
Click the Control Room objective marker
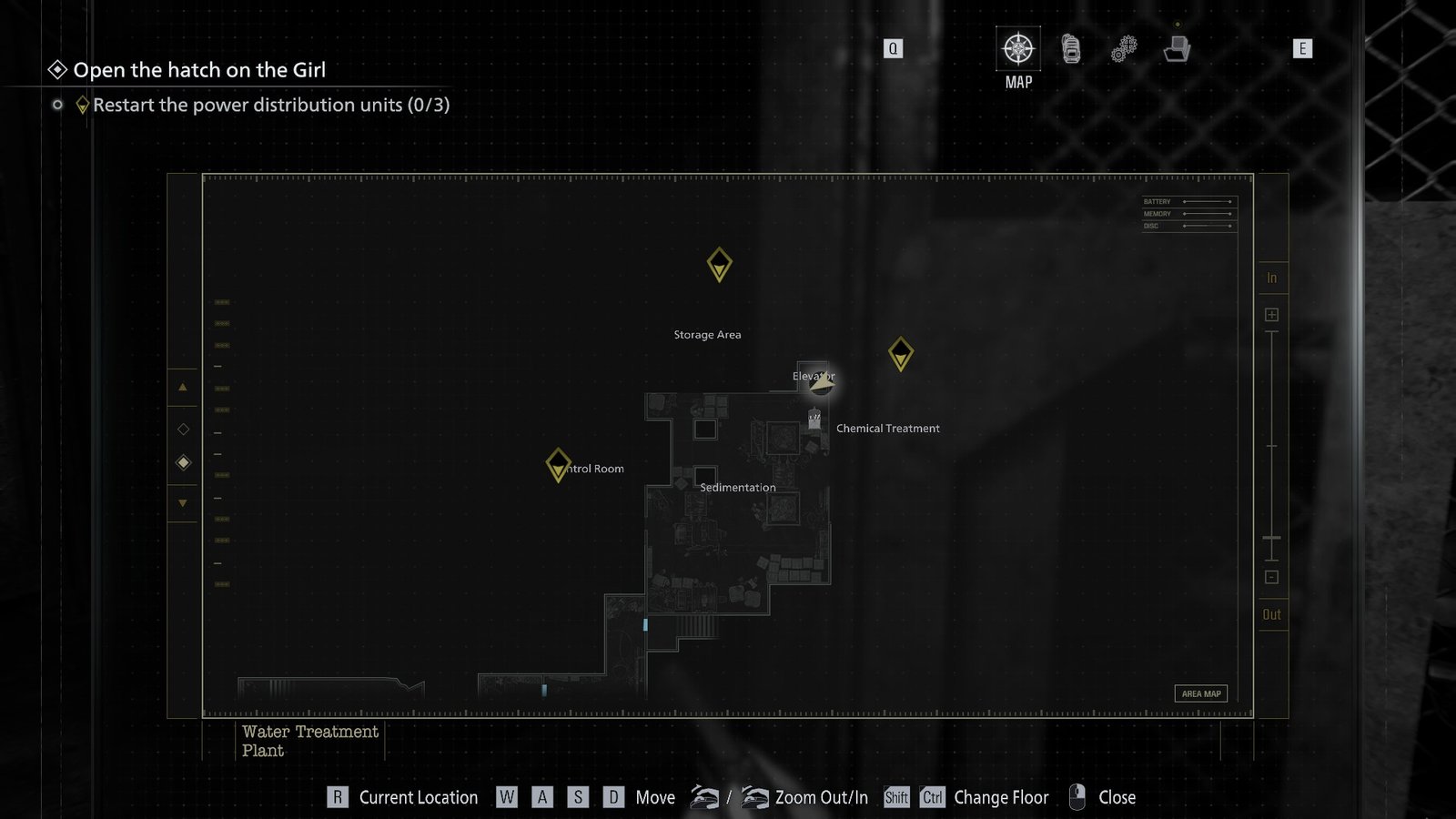[x=559, y=465]
